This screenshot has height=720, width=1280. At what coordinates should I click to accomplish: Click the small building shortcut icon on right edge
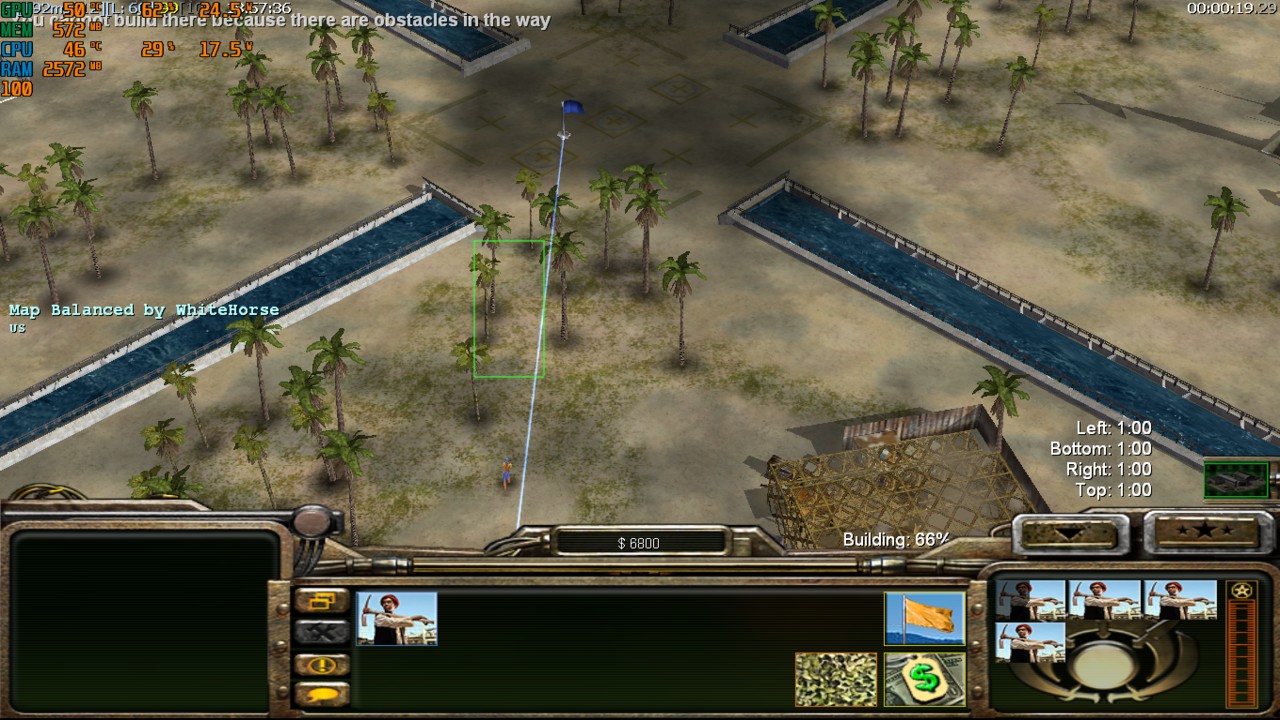(1236, 480)
